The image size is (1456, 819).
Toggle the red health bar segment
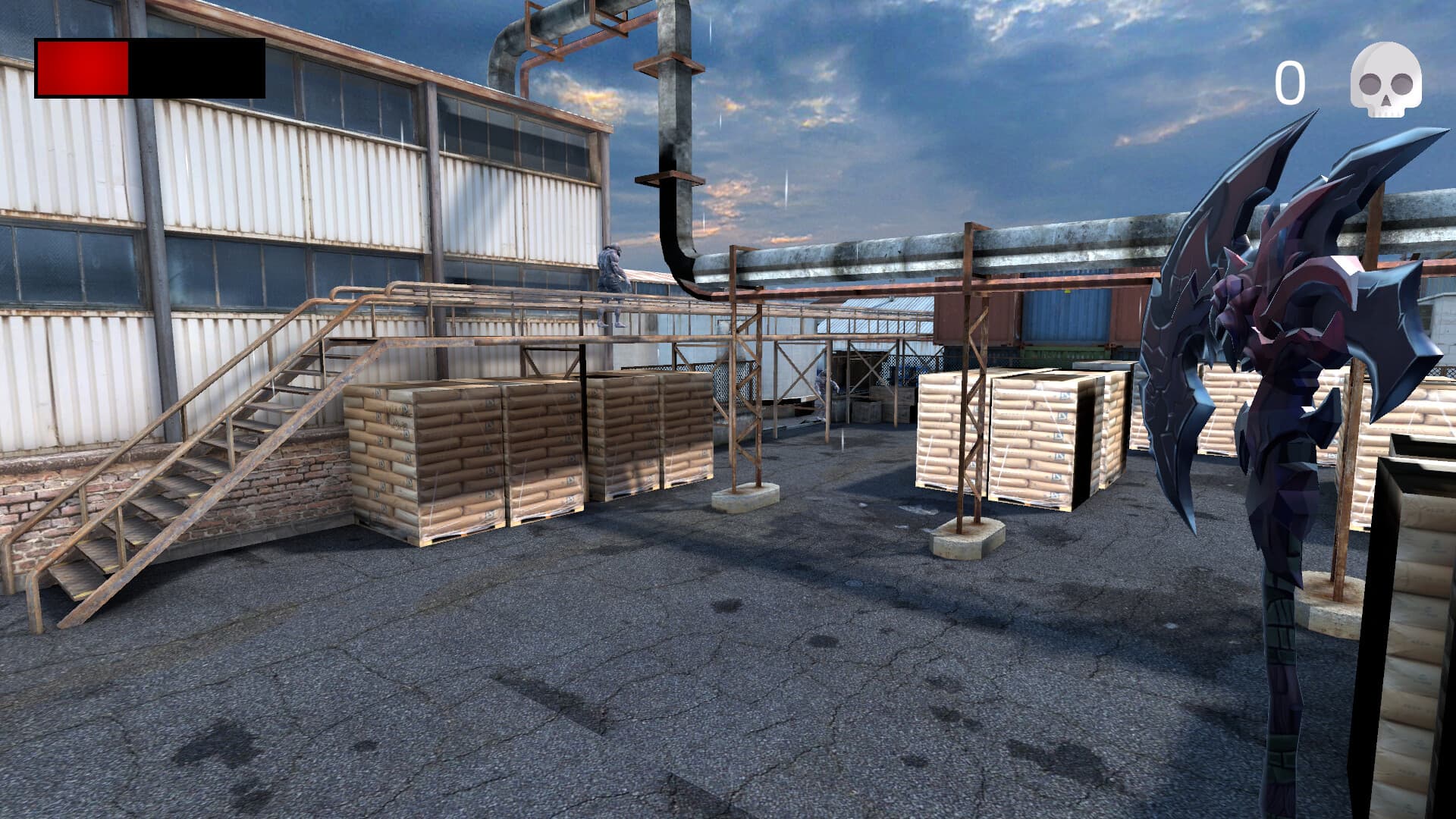[x=83, y=70]
